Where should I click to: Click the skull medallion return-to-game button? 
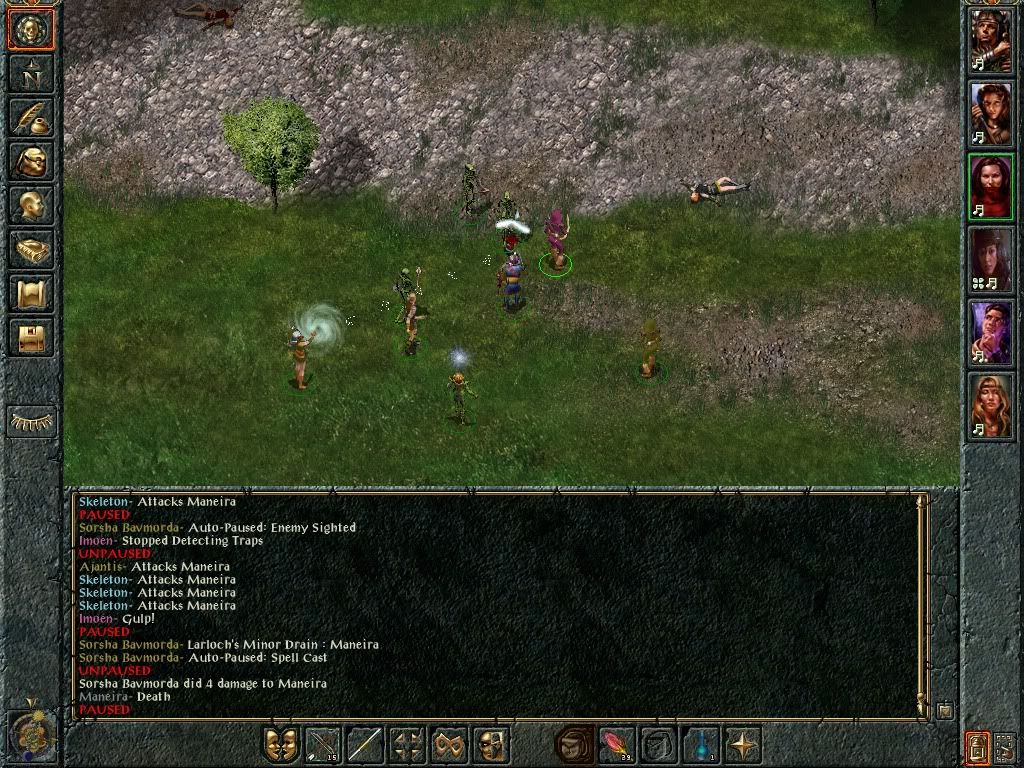[x=31, y=29]
